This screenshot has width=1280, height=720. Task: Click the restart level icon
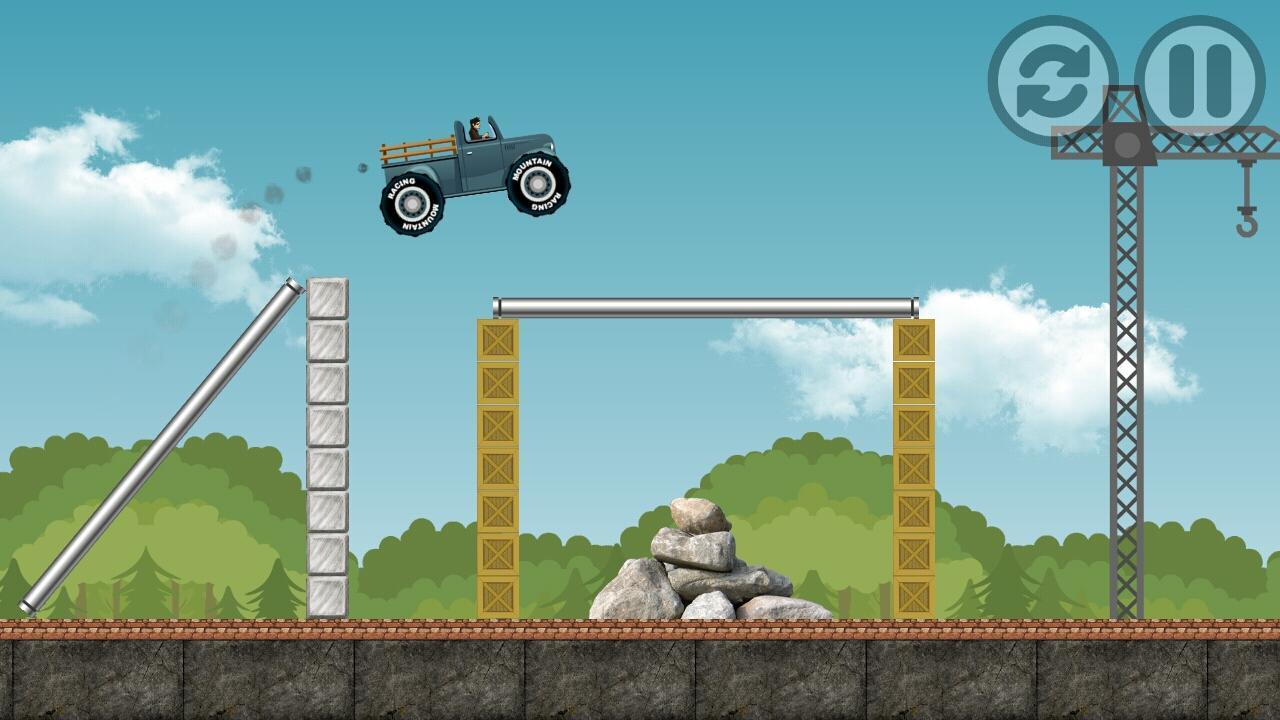pos(1055,75)
